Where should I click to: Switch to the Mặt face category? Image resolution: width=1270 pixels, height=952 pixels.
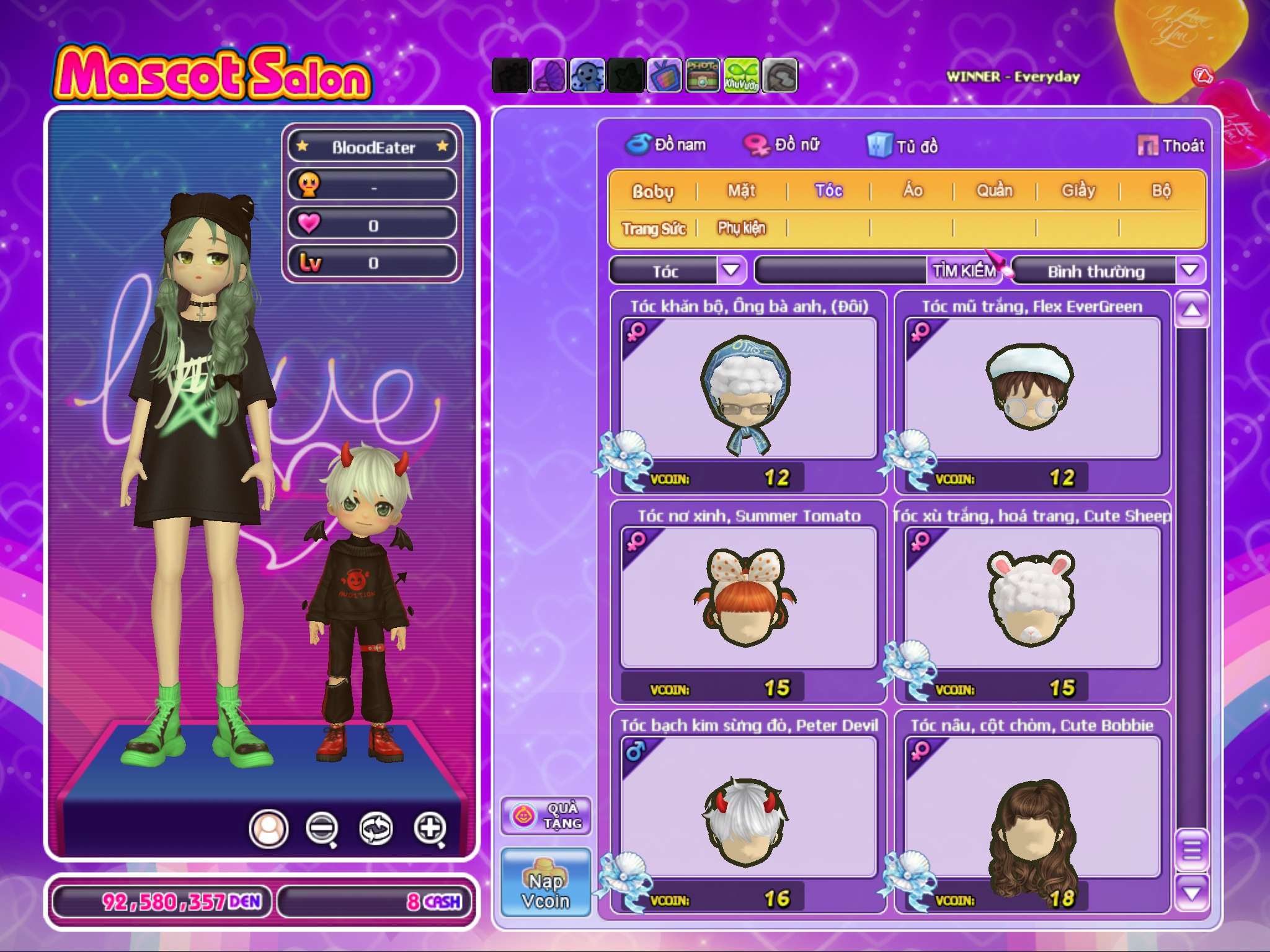[741, 191]
